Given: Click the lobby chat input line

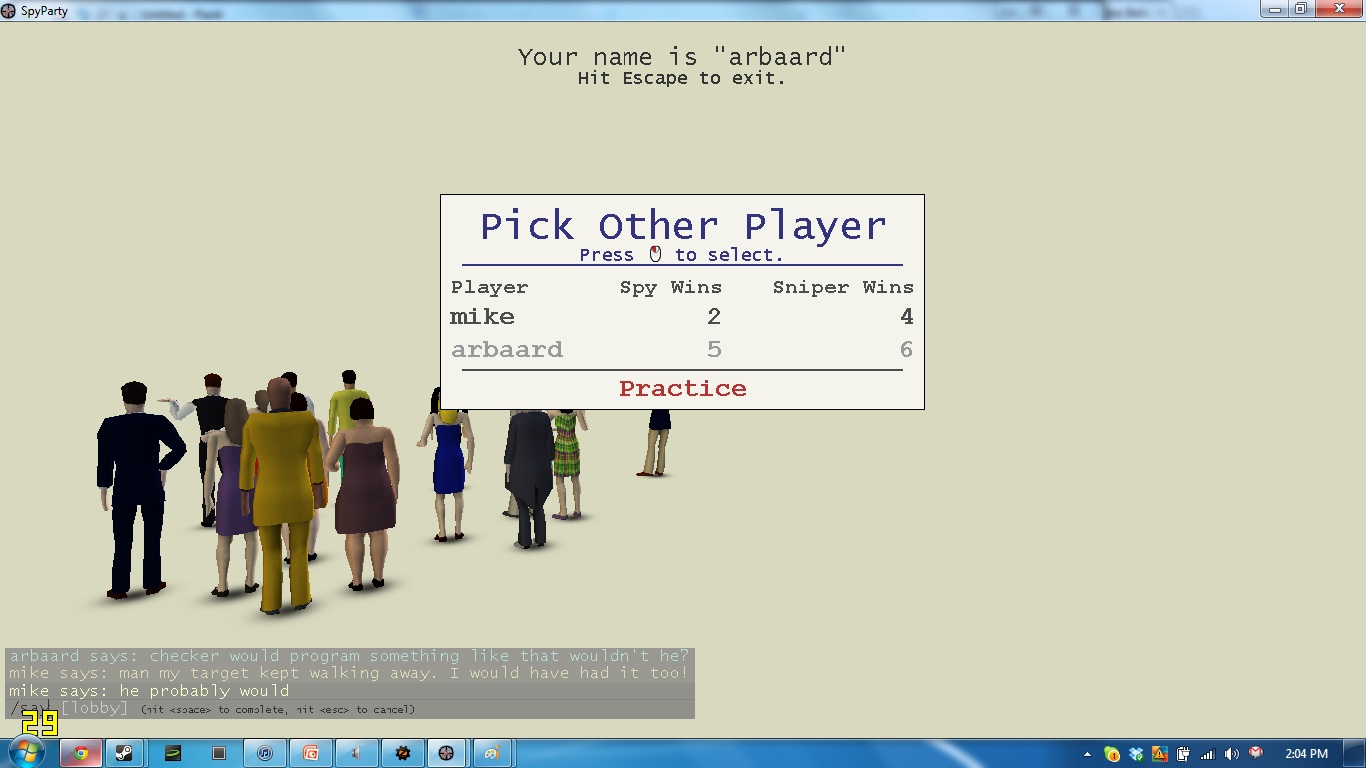Looking at the screenshot, I should pos(349,709).
